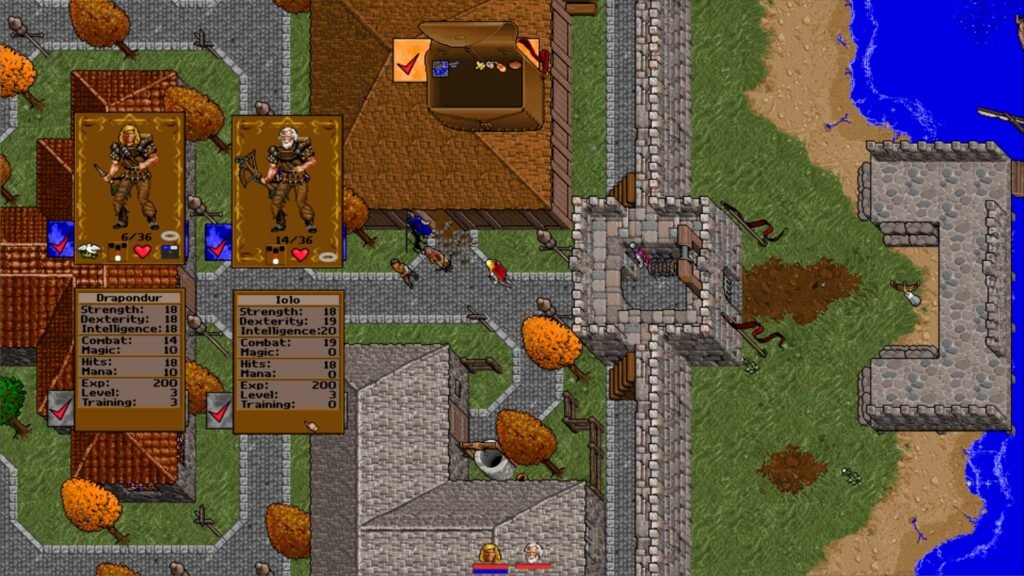Close Iolo's paperdoll with its checkmark
Viewport: 1024px width, 576px height.
(218, 241)
